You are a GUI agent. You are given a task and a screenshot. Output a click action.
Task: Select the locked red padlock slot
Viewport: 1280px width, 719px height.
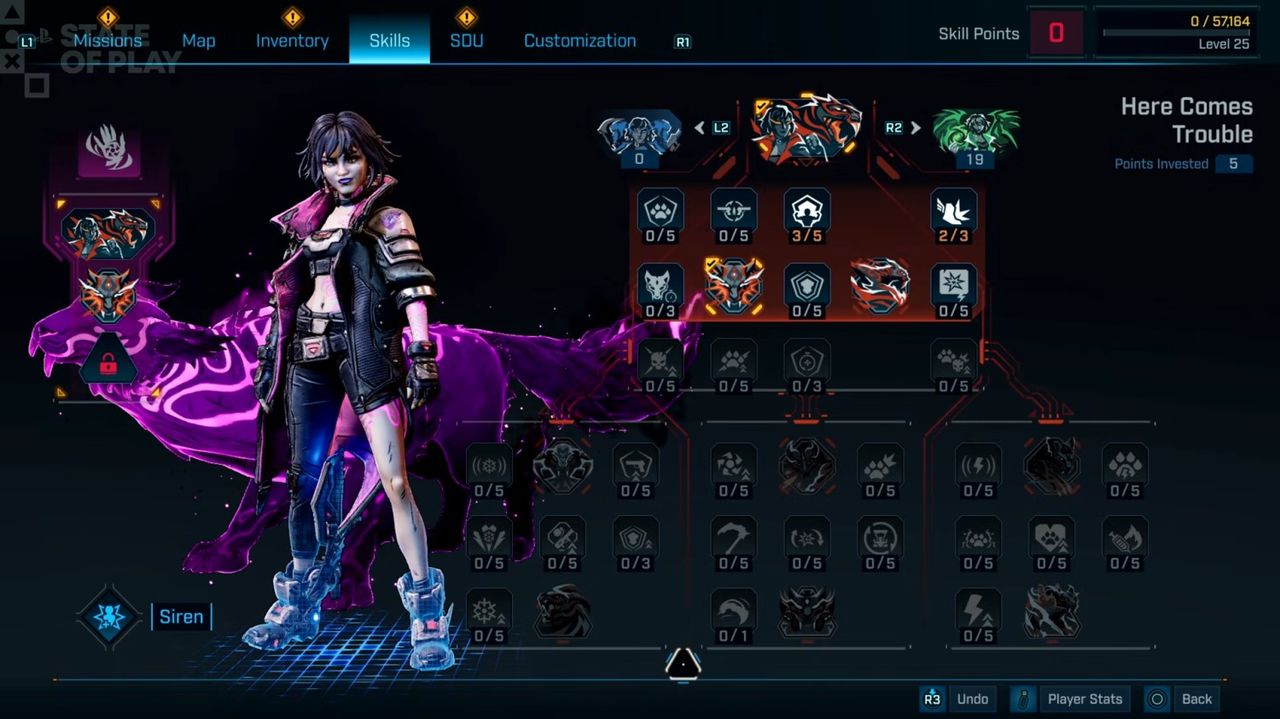tap(108, 364)
